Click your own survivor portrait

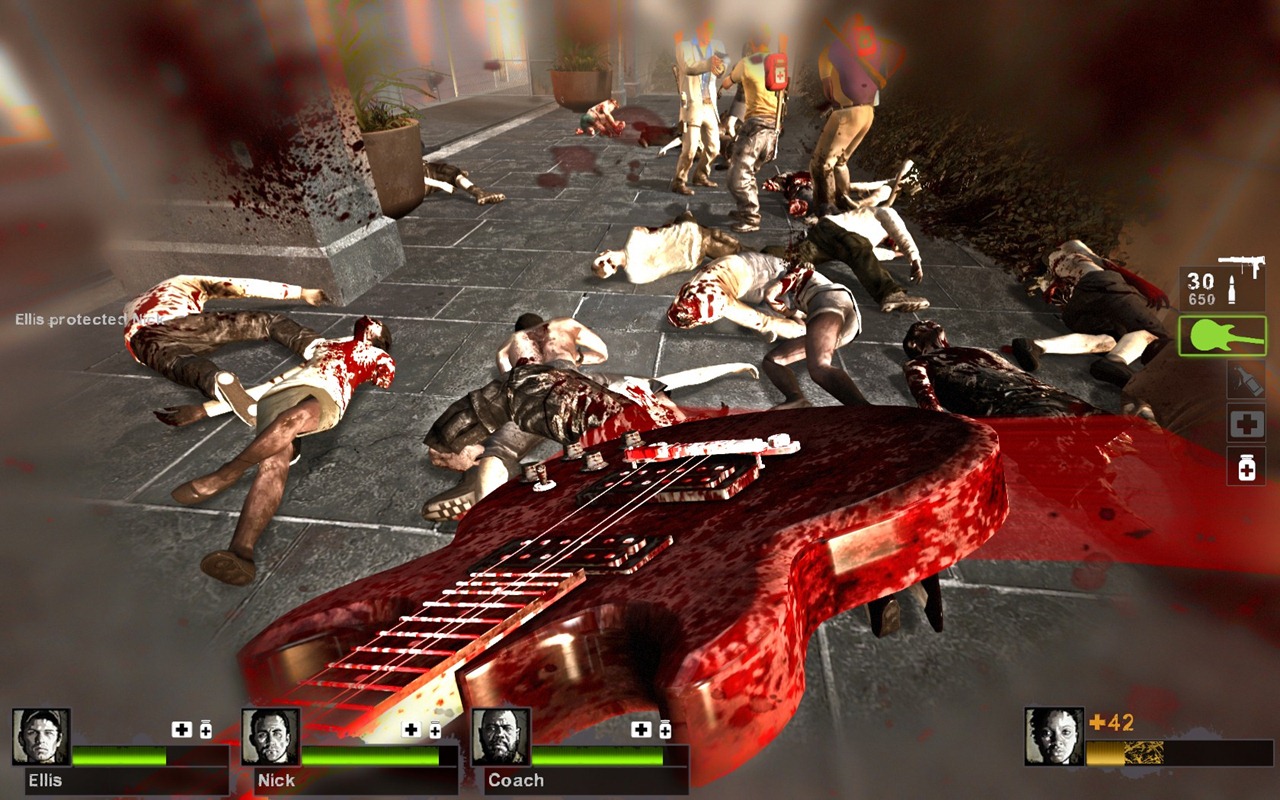(x=1054, y=736)
